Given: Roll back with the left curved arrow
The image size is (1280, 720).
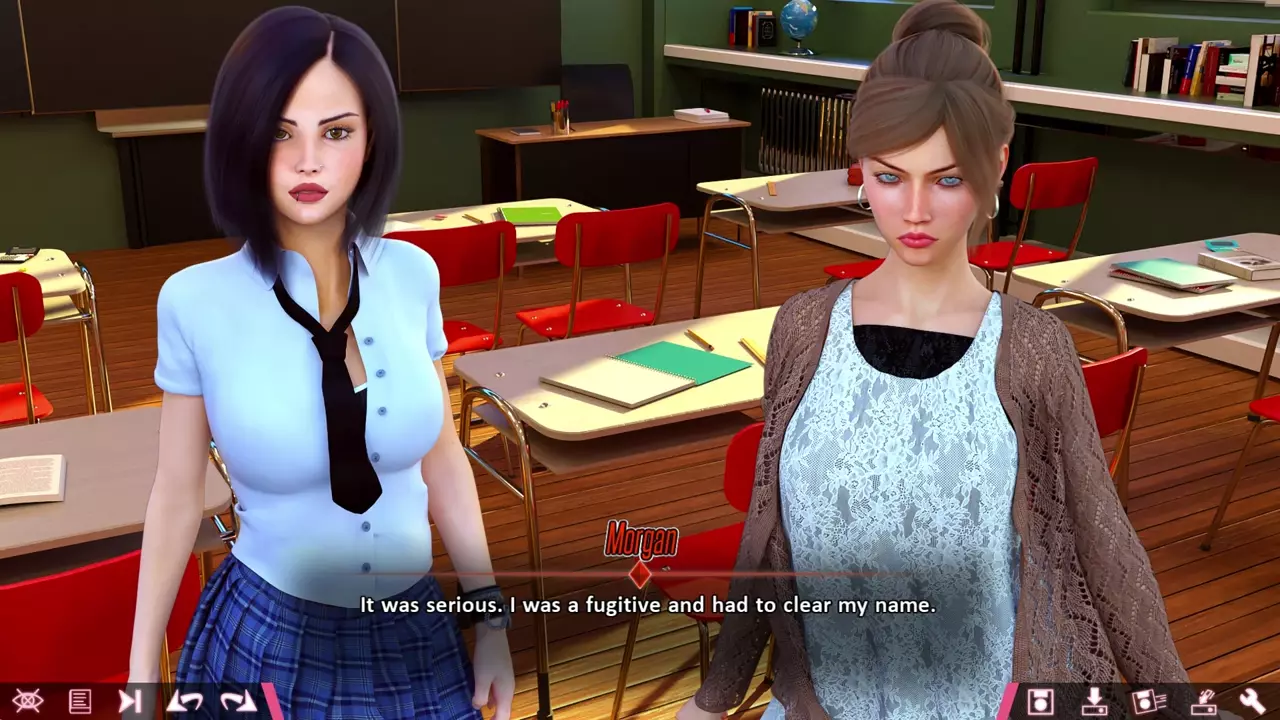Looking at the screenshot, I should pyautogui.click(x=184, y=701).
